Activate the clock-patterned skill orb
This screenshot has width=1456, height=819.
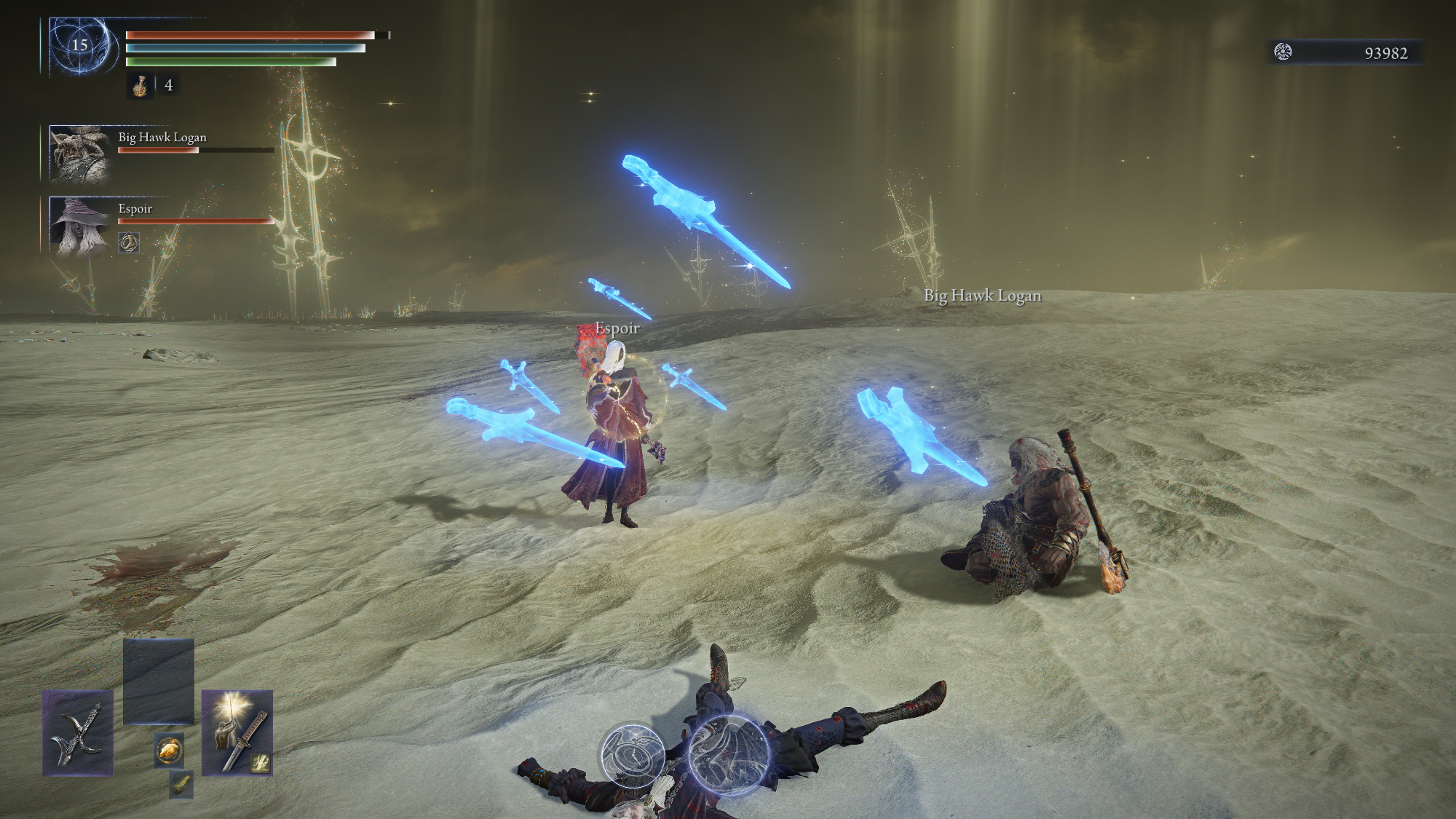pyautogui.click(x=633, y=753)
